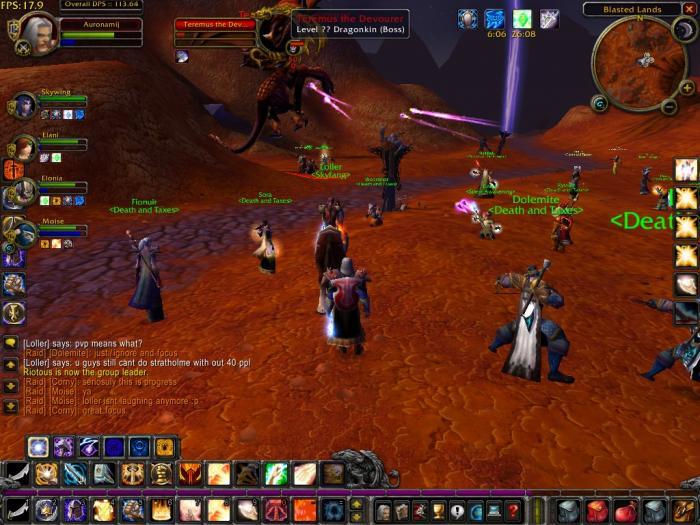Select party member Elani's portrait
Screen dimensions: 700x525
click(23, 148)
